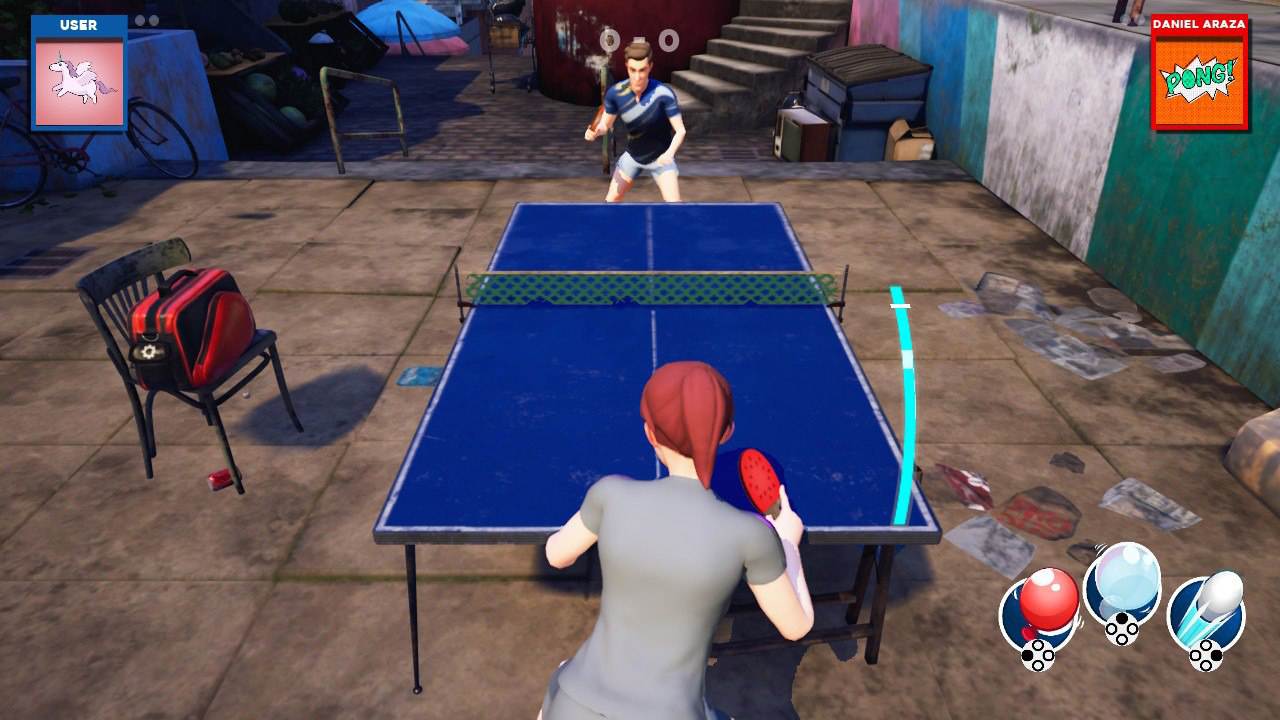Click the d-pad indicator under the red ball ability

(1040, 657)
